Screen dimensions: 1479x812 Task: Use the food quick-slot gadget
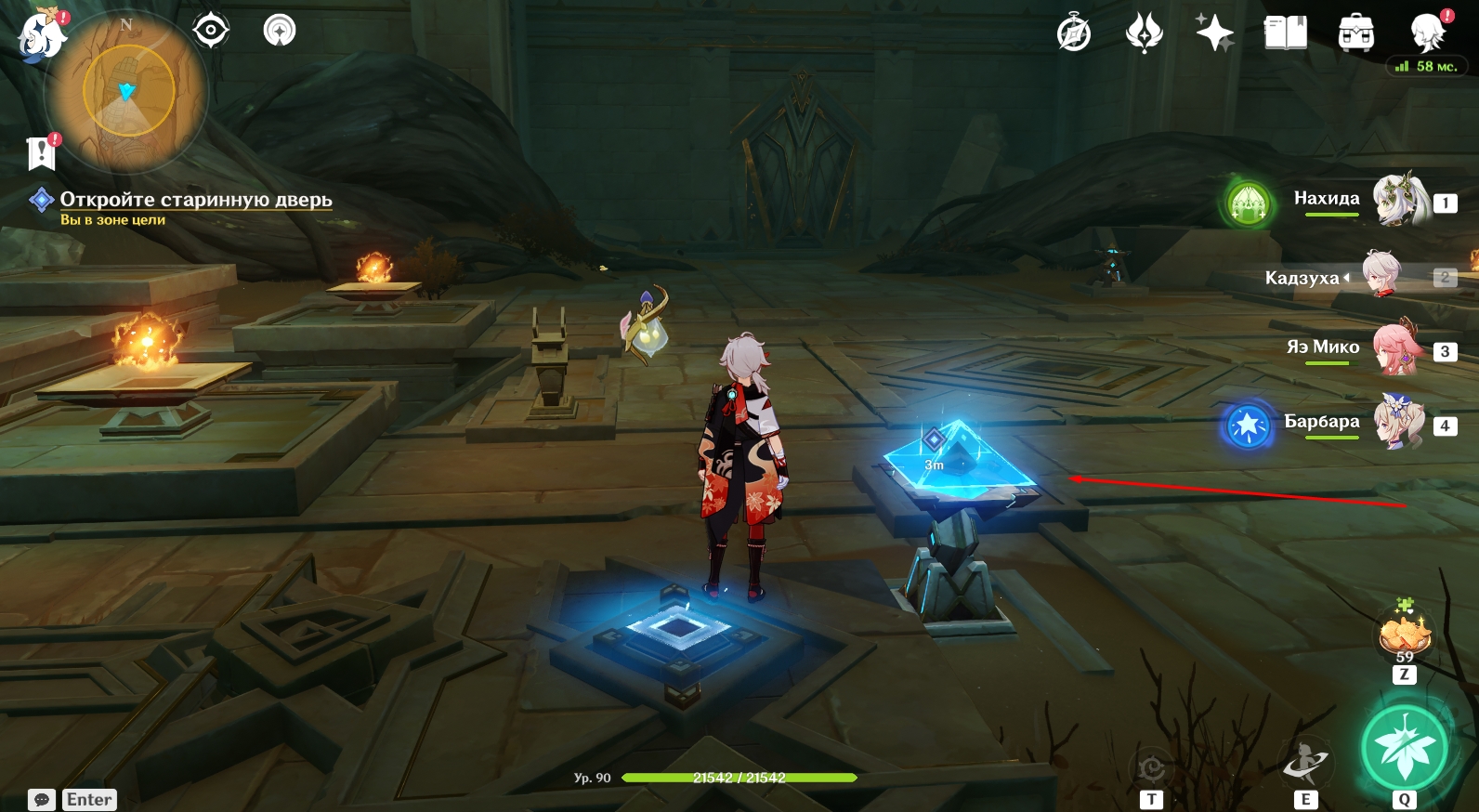pyautogui.click(x=1404, y=635)
